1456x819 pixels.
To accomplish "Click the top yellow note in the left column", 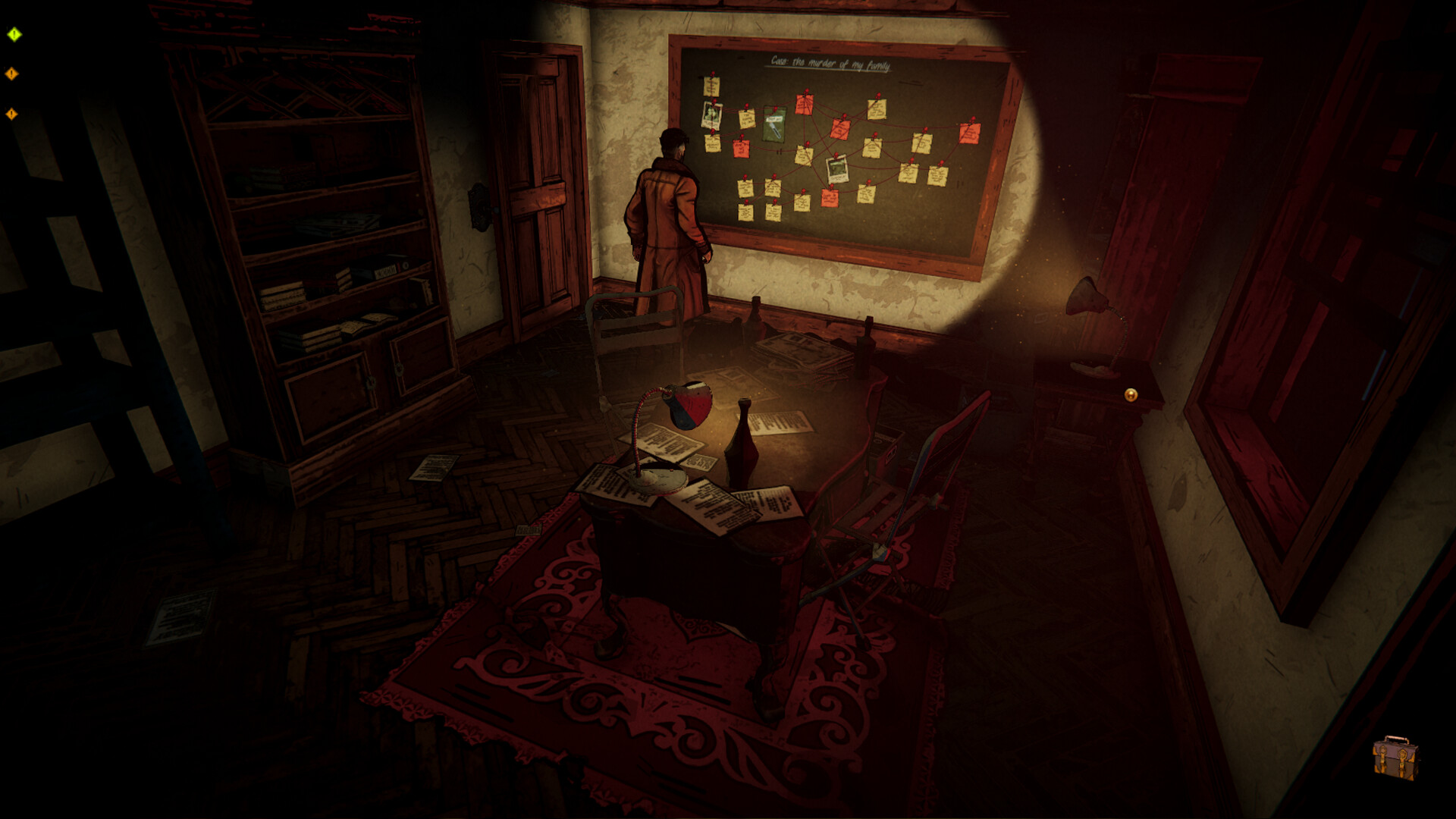I will tap(711, 85).
